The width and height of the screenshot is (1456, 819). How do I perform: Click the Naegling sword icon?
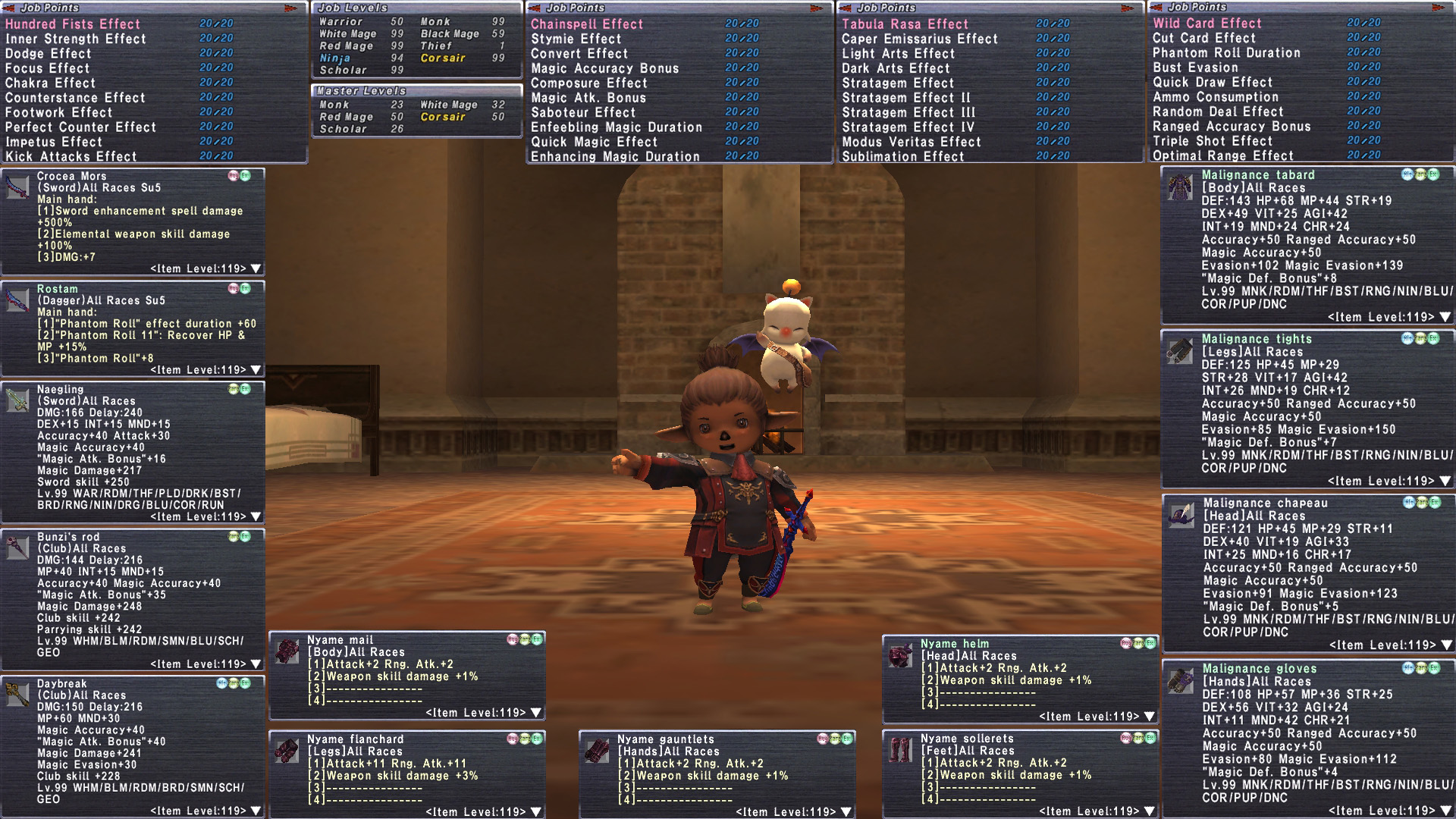tap(17, 400)
